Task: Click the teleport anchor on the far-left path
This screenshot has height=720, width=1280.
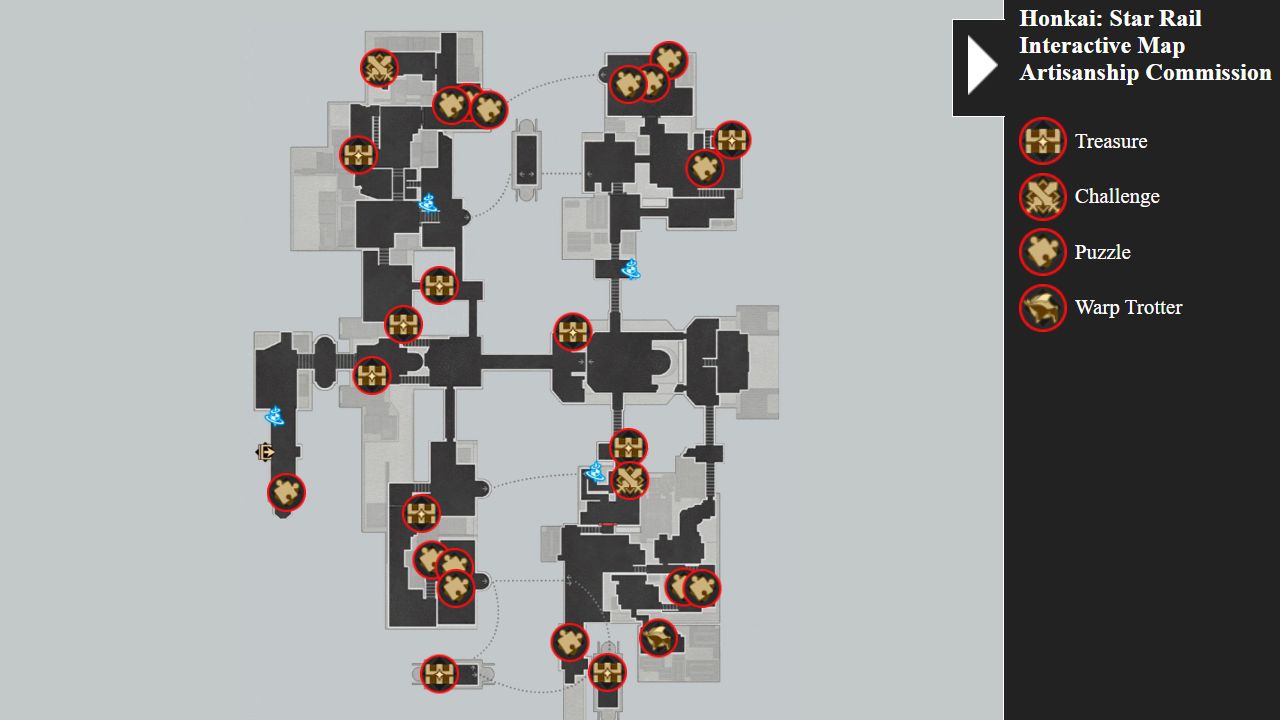Action: 274,413
